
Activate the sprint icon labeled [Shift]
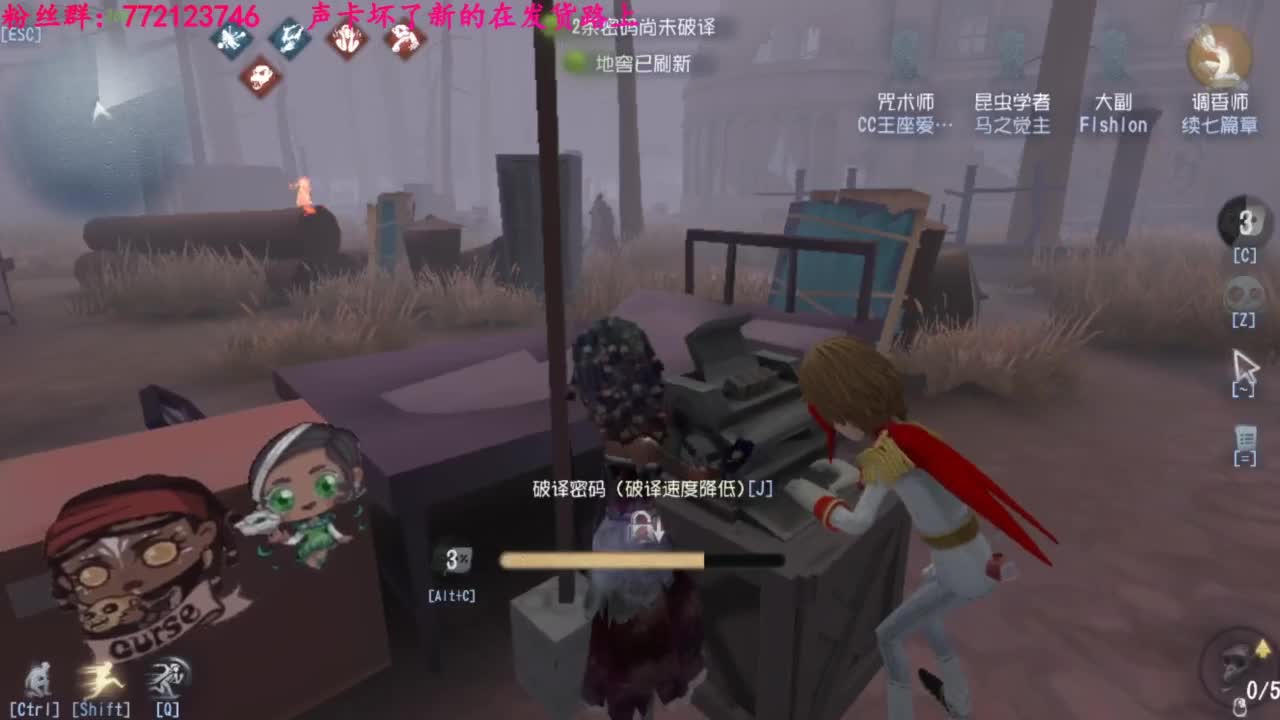coord(100,678)
